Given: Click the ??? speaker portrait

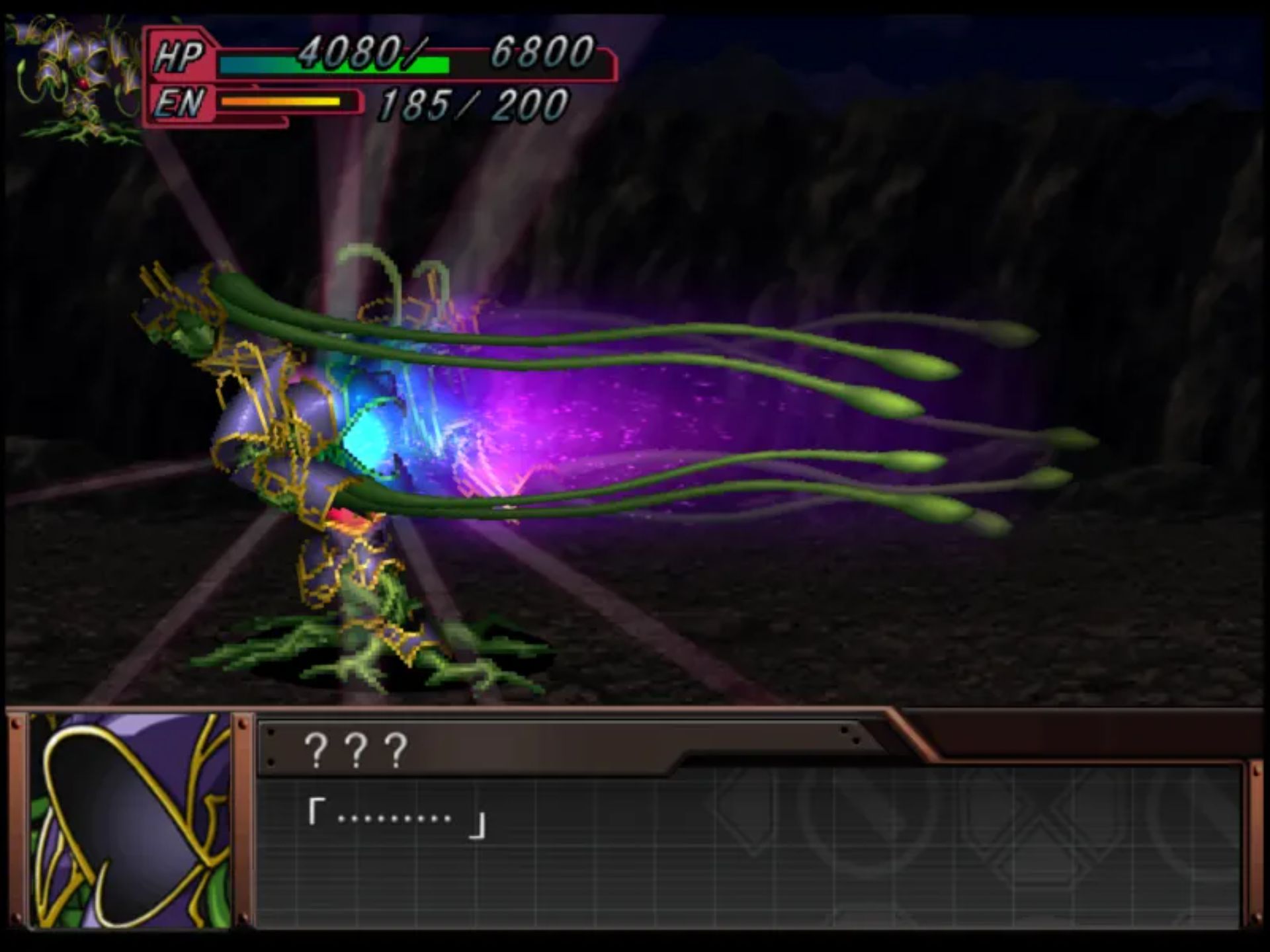Looking at the screenshot, I should [130, 820].
